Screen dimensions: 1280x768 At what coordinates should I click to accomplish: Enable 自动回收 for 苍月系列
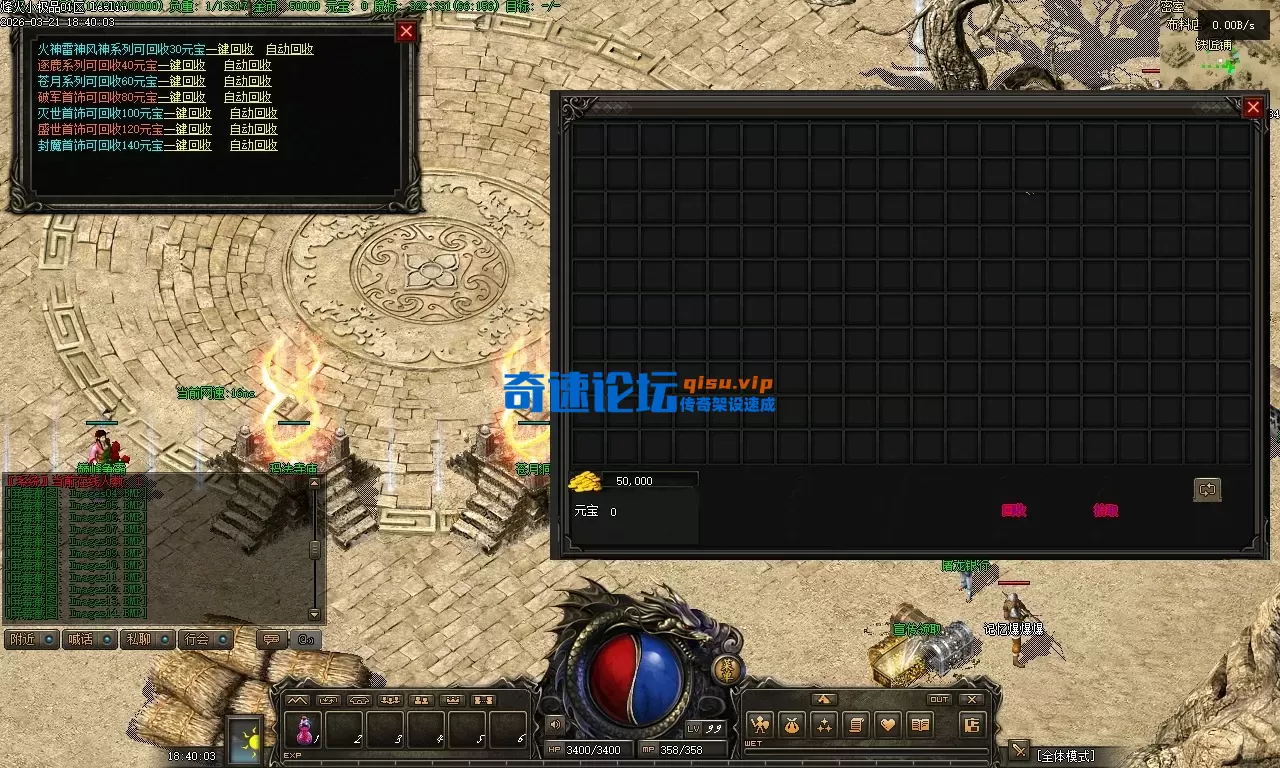pyautogui.click(x=247, y=81)
